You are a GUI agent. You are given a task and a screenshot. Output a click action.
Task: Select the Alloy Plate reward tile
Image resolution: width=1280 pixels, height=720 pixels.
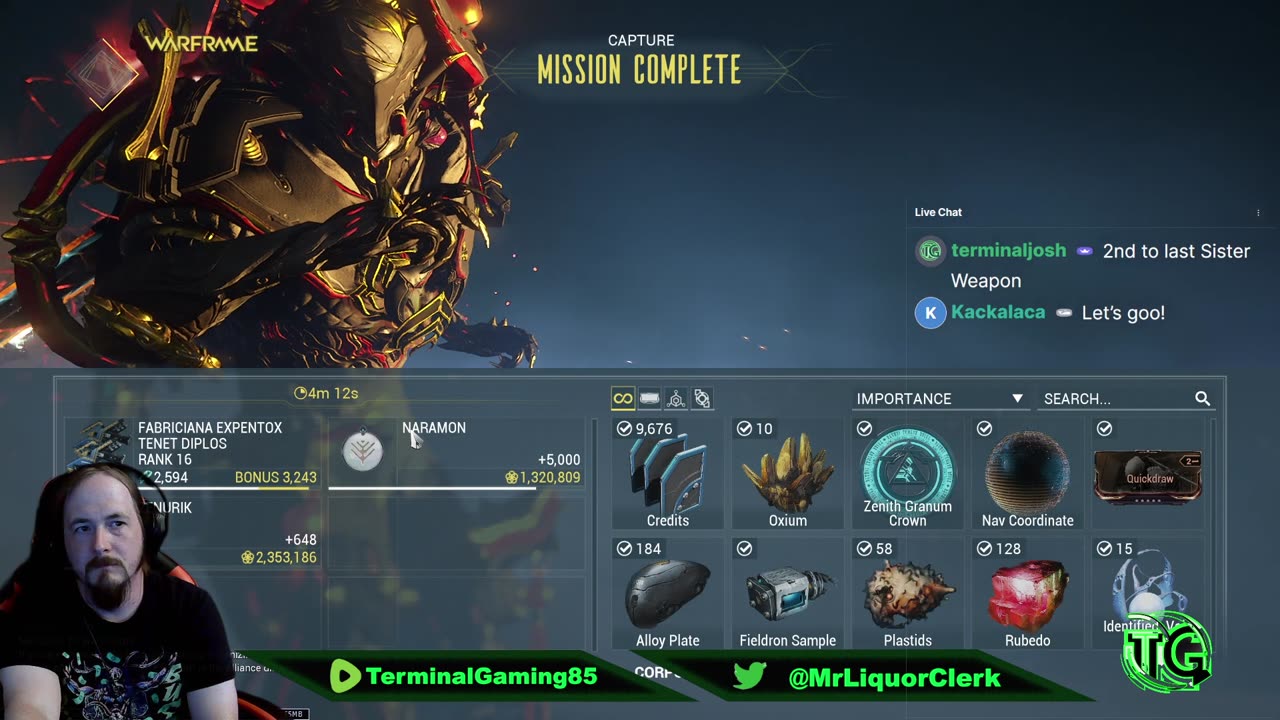tap(667, 594)
